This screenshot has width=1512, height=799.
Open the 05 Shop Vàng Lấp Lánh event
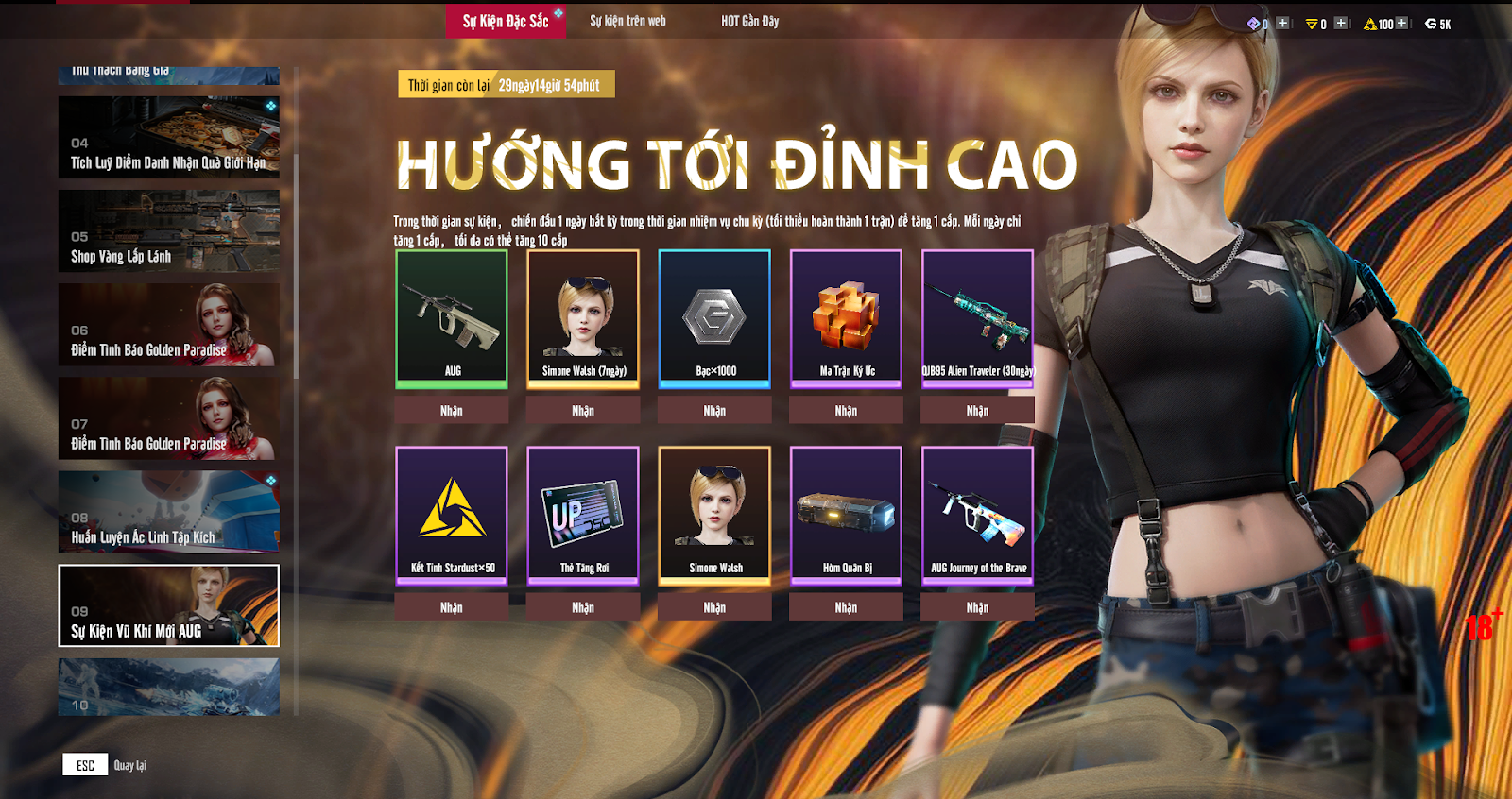168,231
